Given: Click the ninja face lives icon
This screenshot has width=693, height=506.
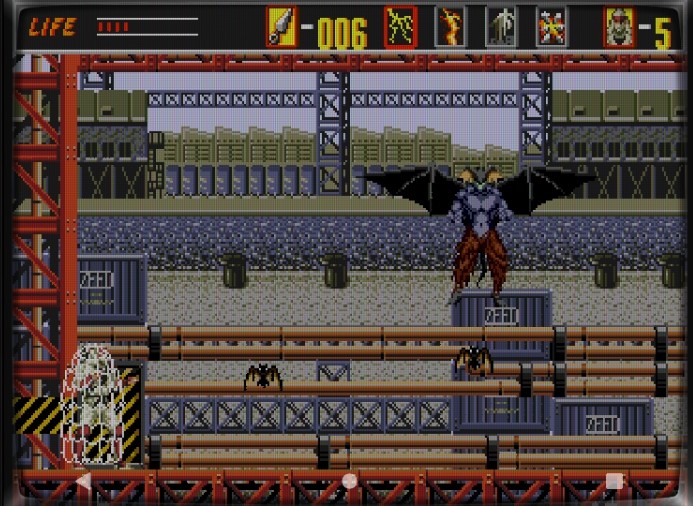Looking at the screenshot, I should click(619, 27).
